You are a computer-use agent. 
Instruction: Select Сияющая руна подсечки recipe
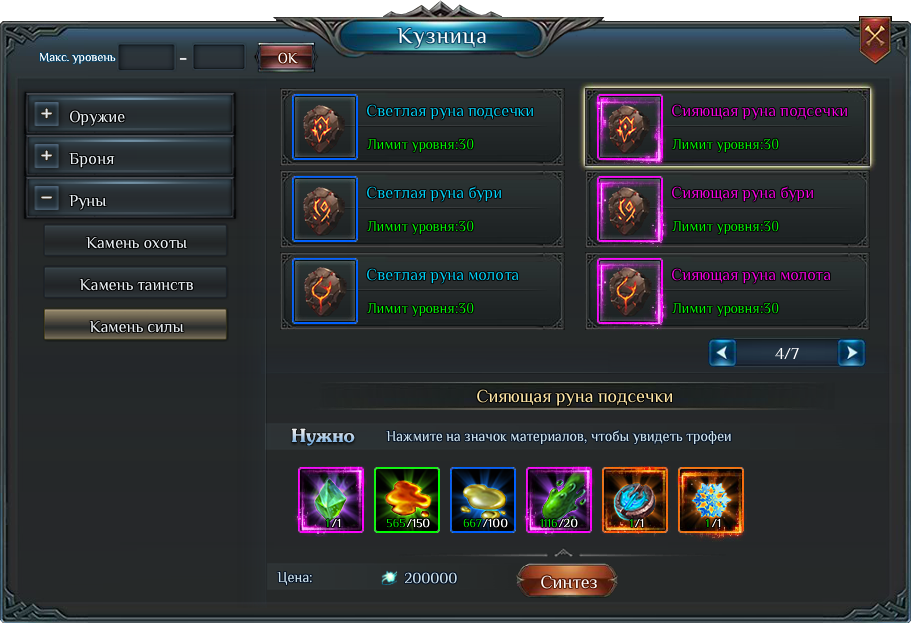(x=727, y=127)
